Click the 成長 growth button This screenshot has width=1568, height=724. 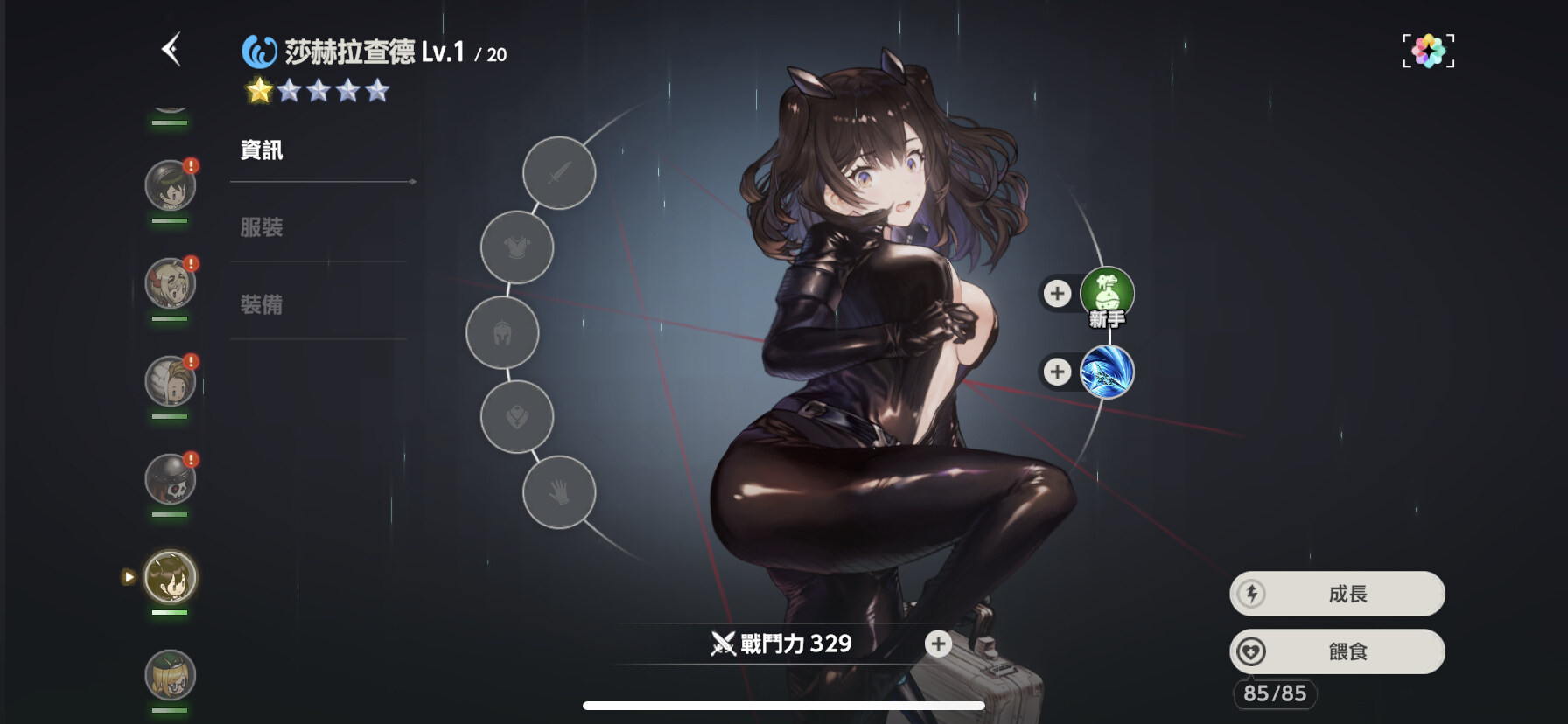click(x=1336, y=594)
